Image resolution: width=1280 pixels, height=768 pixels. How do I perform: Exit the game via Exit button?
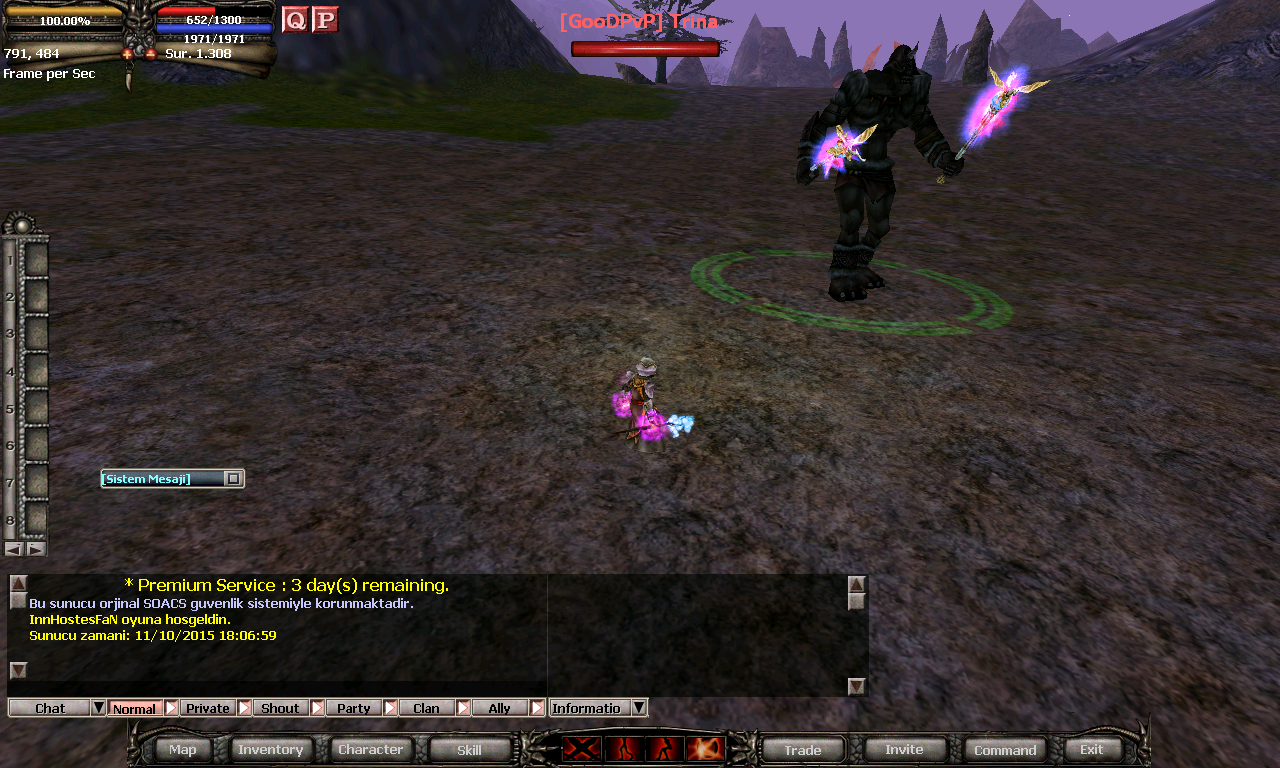pyautogui.click(x=1092, y=749)
